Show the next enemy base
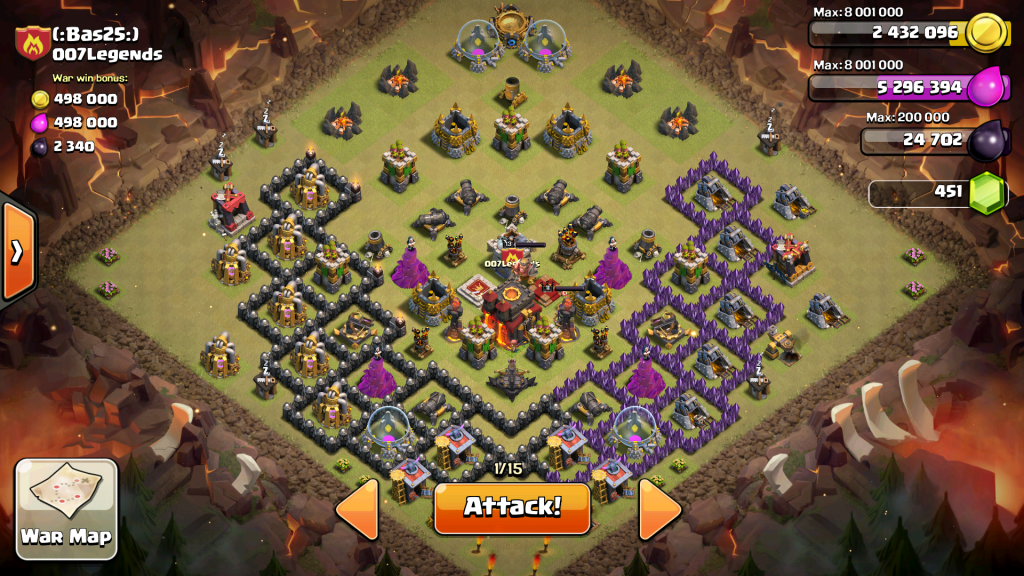 [660, 509]
